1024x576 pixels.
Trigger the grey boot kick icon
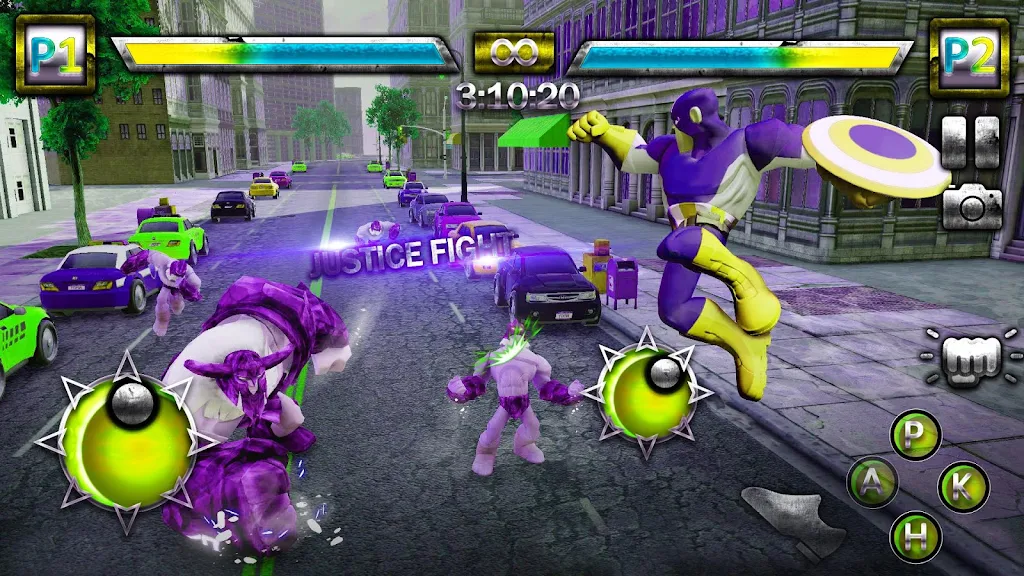point(795,517)
